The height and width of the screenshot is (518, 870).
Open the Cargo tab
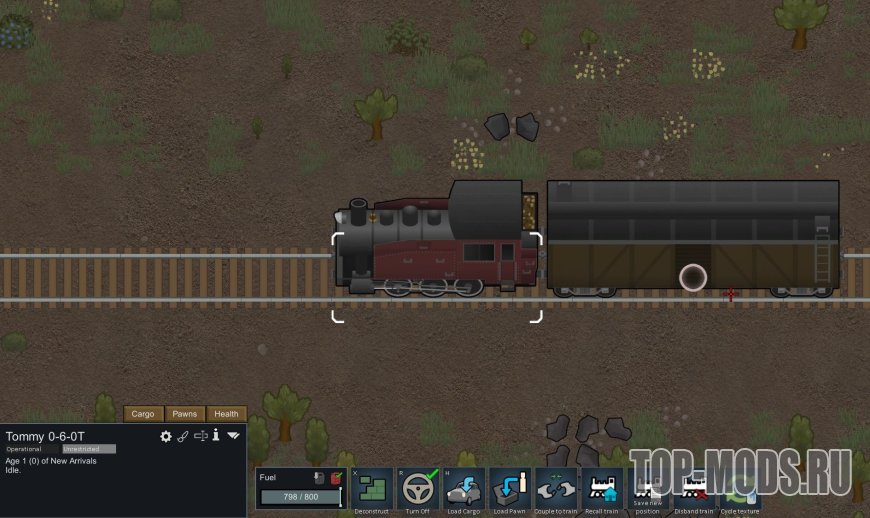[143, 414]
